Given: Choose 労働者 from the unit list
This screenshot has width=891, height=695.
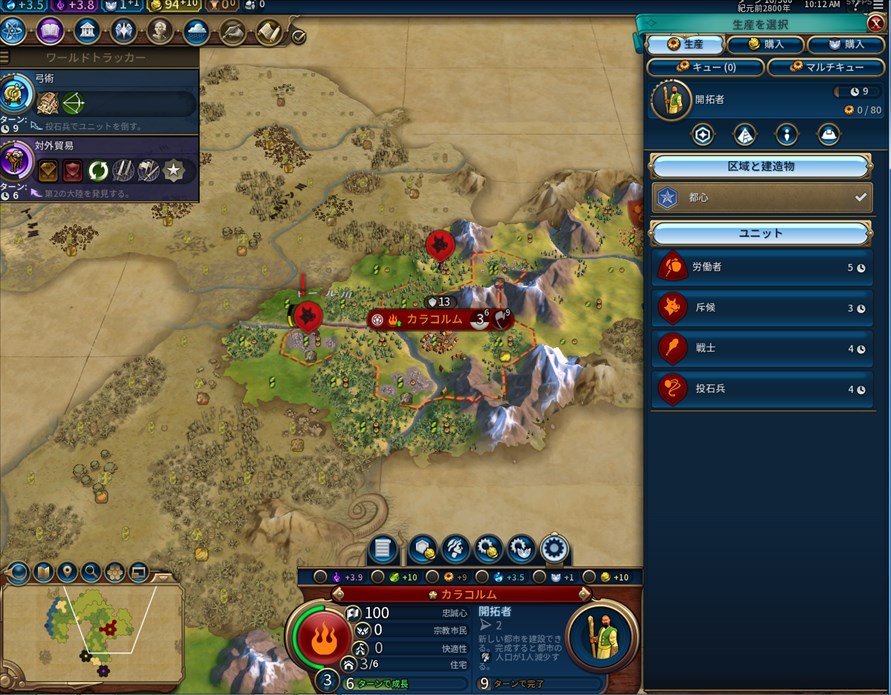Looking at the screenshot, I should coord(762,268).
